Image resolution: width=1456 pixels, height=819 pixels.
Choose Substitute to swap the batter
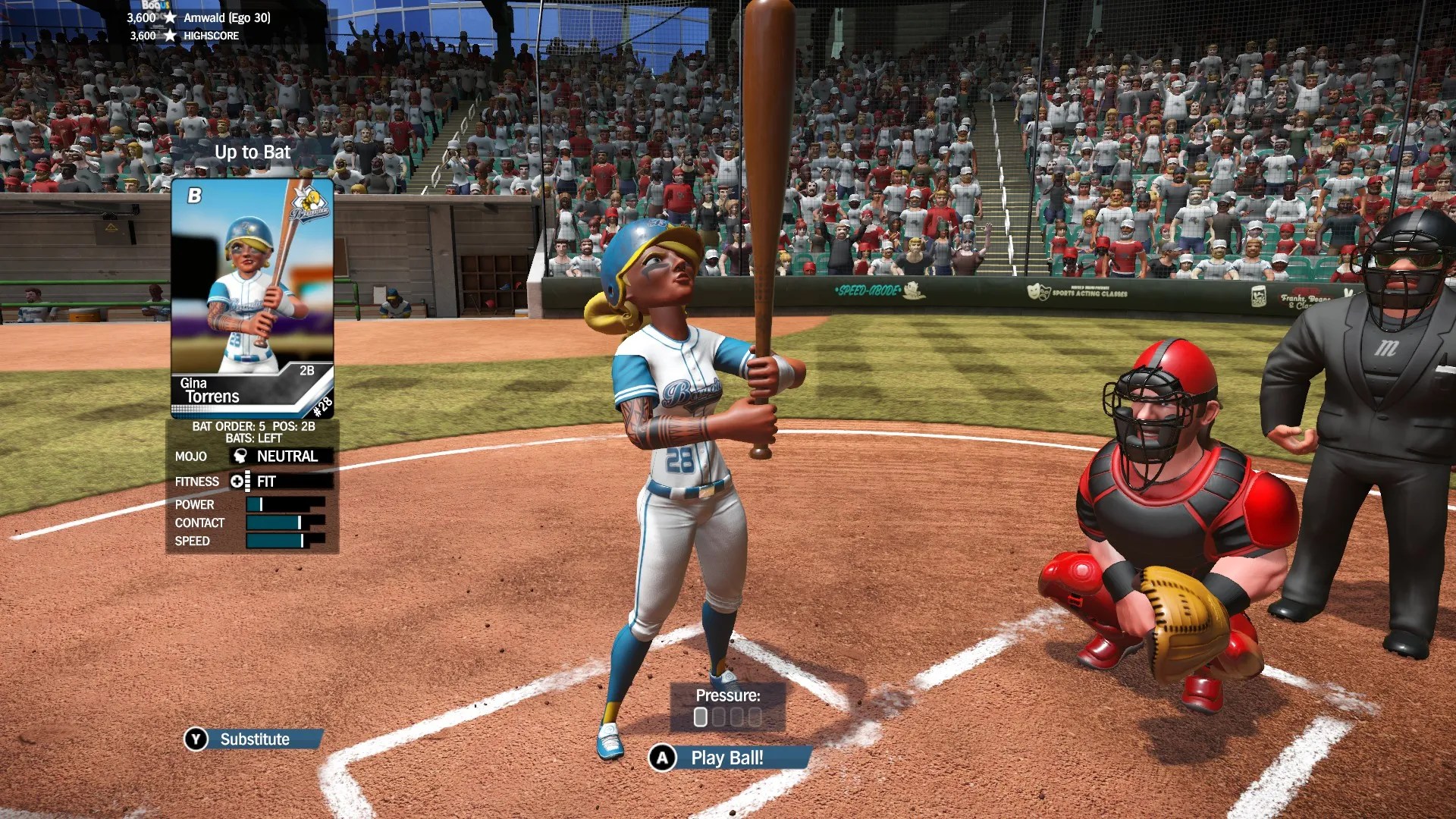tap(255, 738)
